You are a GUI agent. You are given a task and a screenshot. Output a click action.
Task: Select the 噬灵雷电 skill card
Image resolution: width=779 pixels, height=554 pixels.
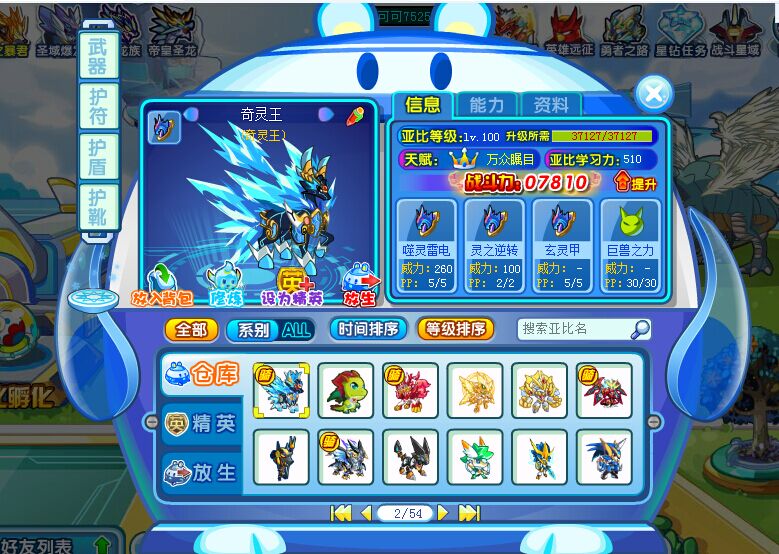pos(426,244)
